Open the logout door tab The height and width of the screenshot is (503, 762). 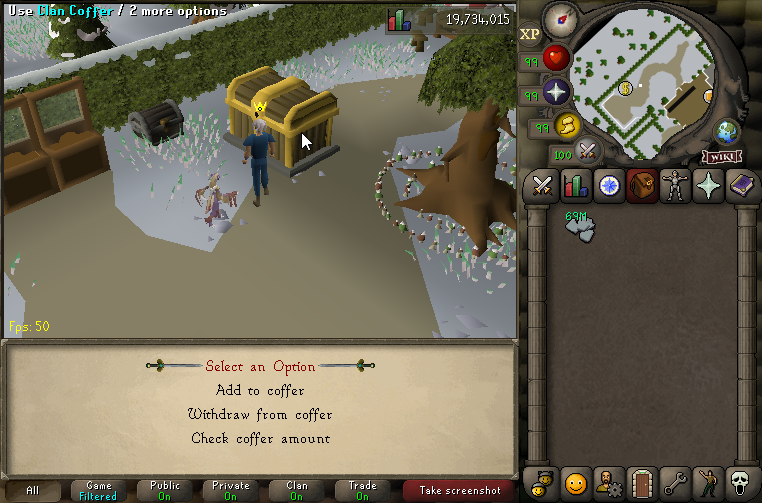coord(641,482)
